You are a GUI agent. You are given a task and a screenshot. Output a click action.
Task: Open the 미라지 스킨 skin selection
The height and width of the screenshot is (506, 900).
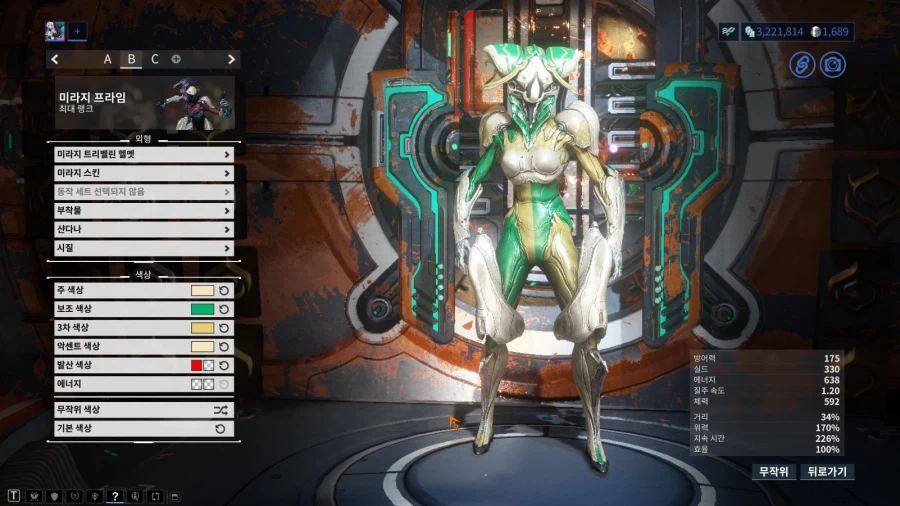point(144,173)
